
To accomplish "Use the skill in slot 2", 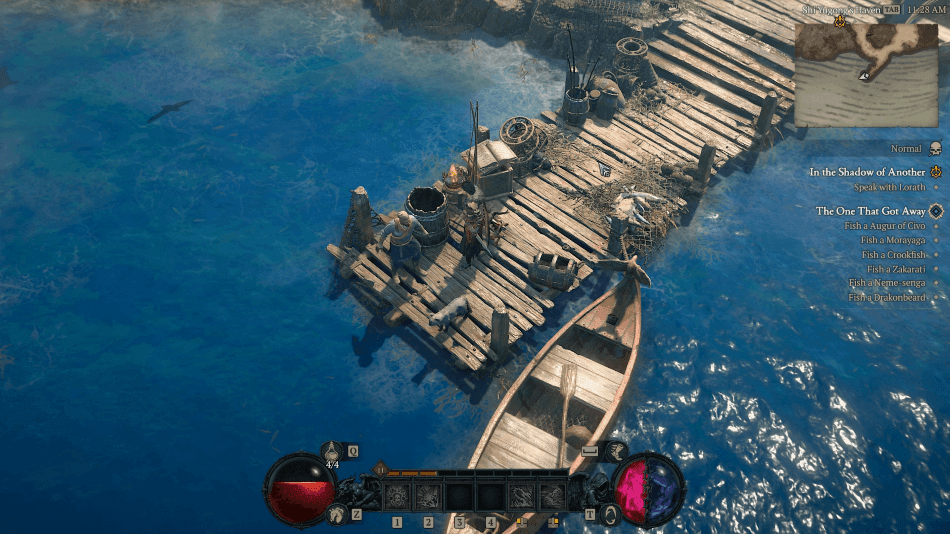I will click(x=428, y=496).
